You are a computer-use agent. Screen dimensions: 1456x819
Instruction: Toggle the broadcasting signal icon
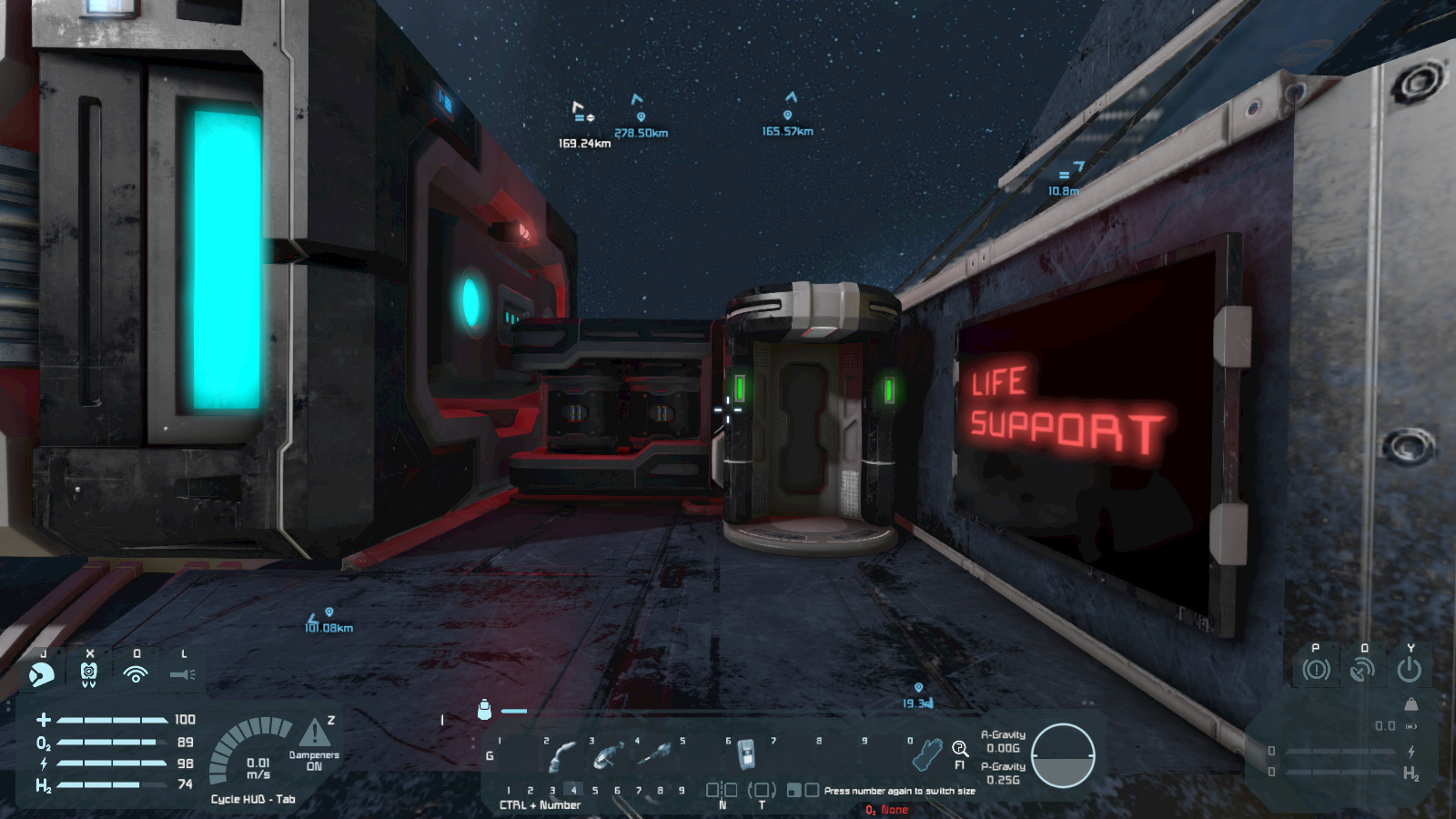pos(136,674)
